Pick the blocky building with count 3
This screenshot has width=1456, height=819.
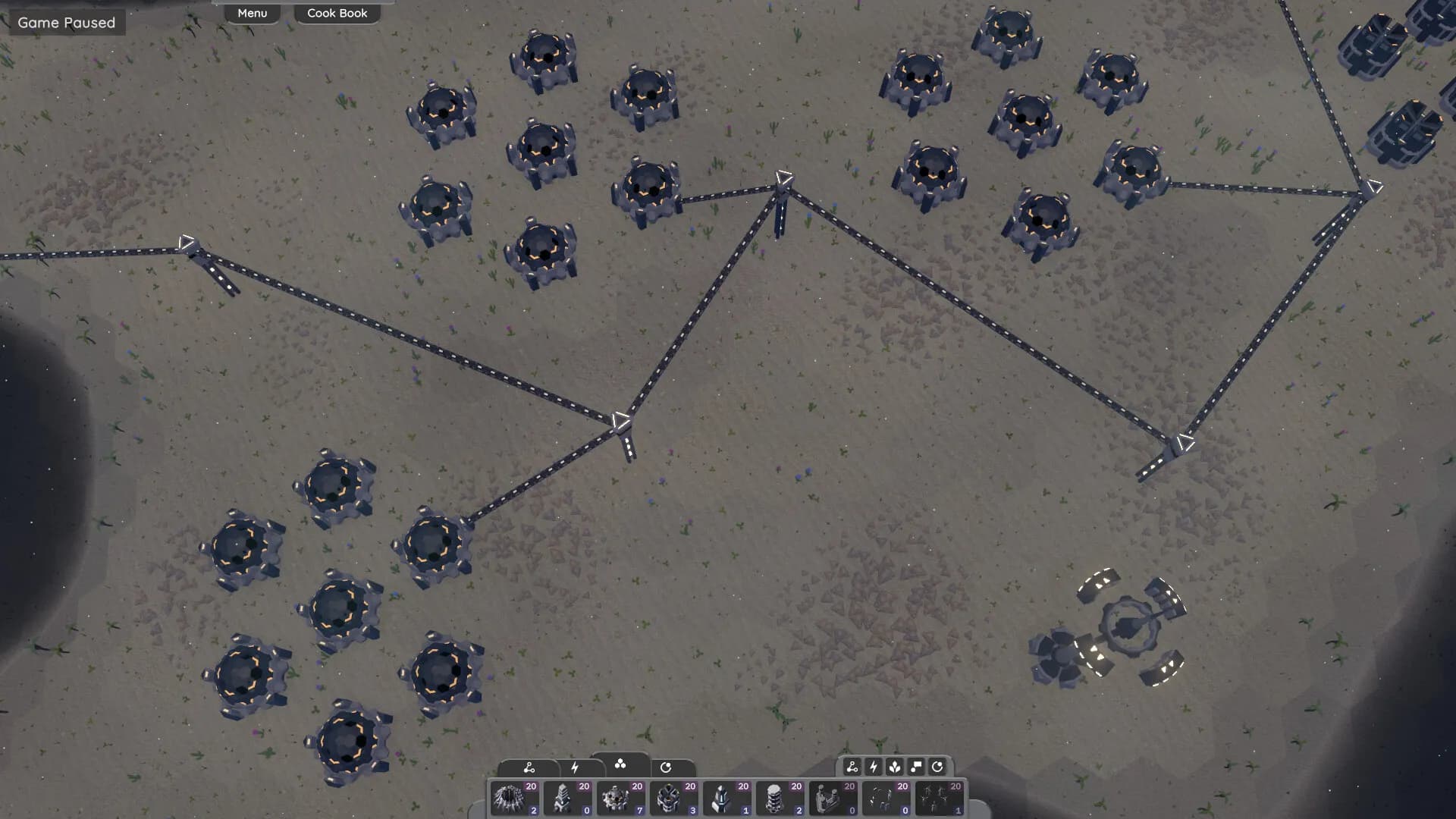point(674,799)
